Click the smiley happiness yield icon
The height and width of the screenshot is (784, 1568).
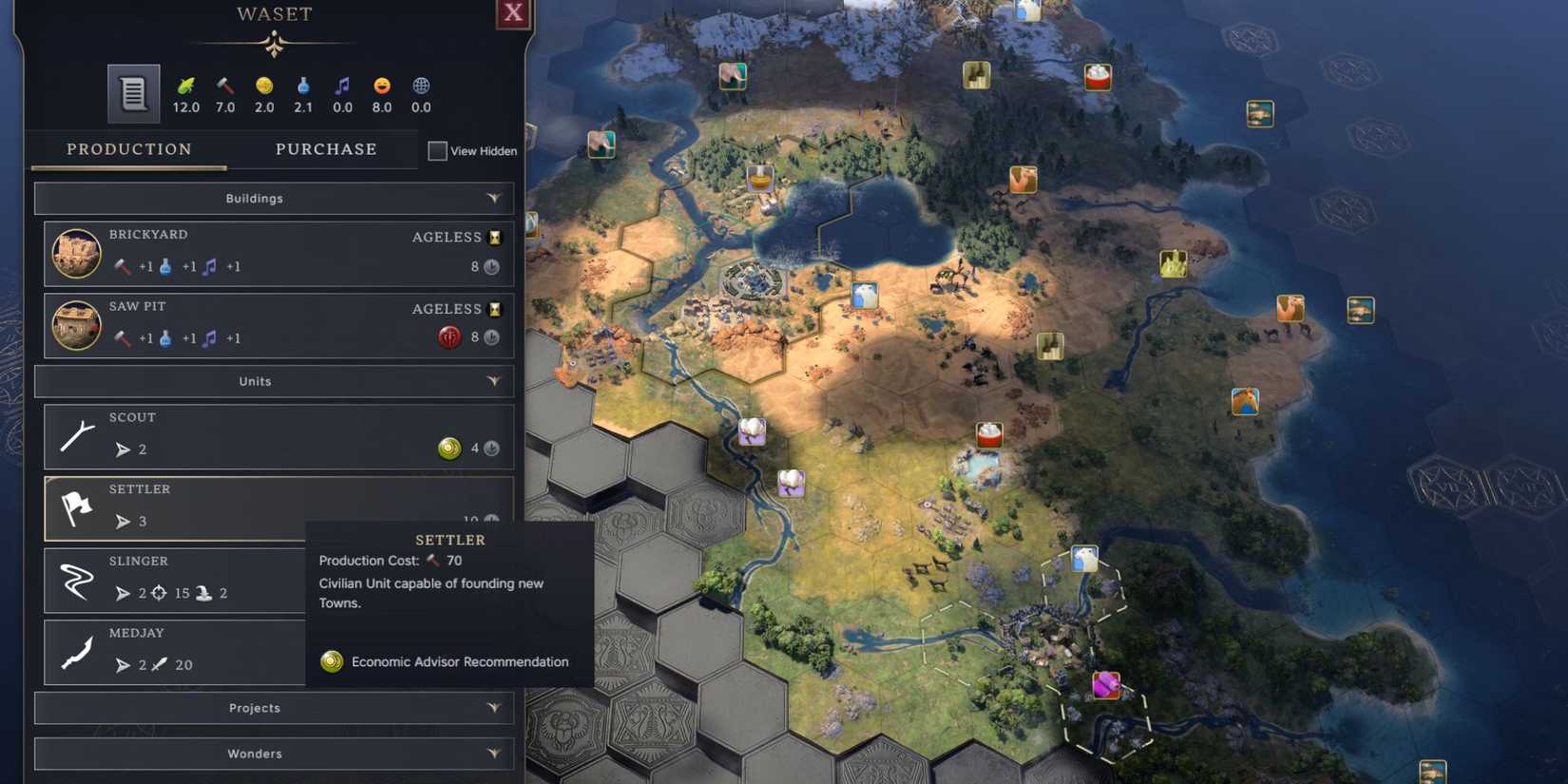pos(381,84)
